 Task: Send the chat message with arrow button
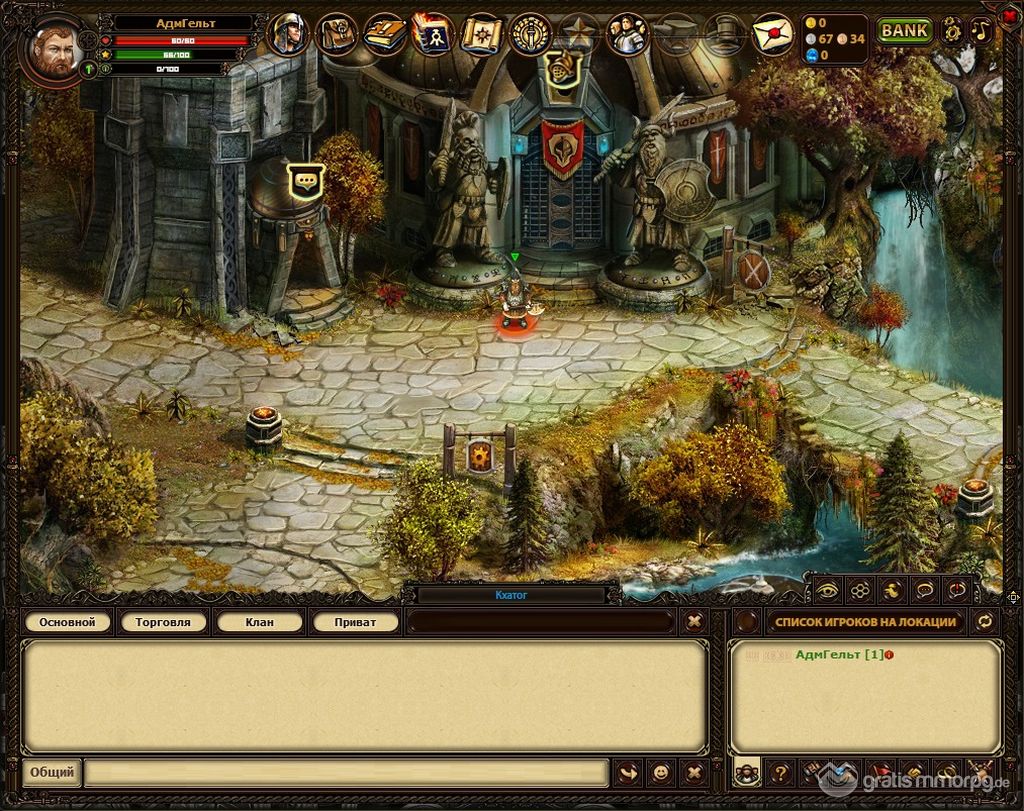tap(627, 773)
